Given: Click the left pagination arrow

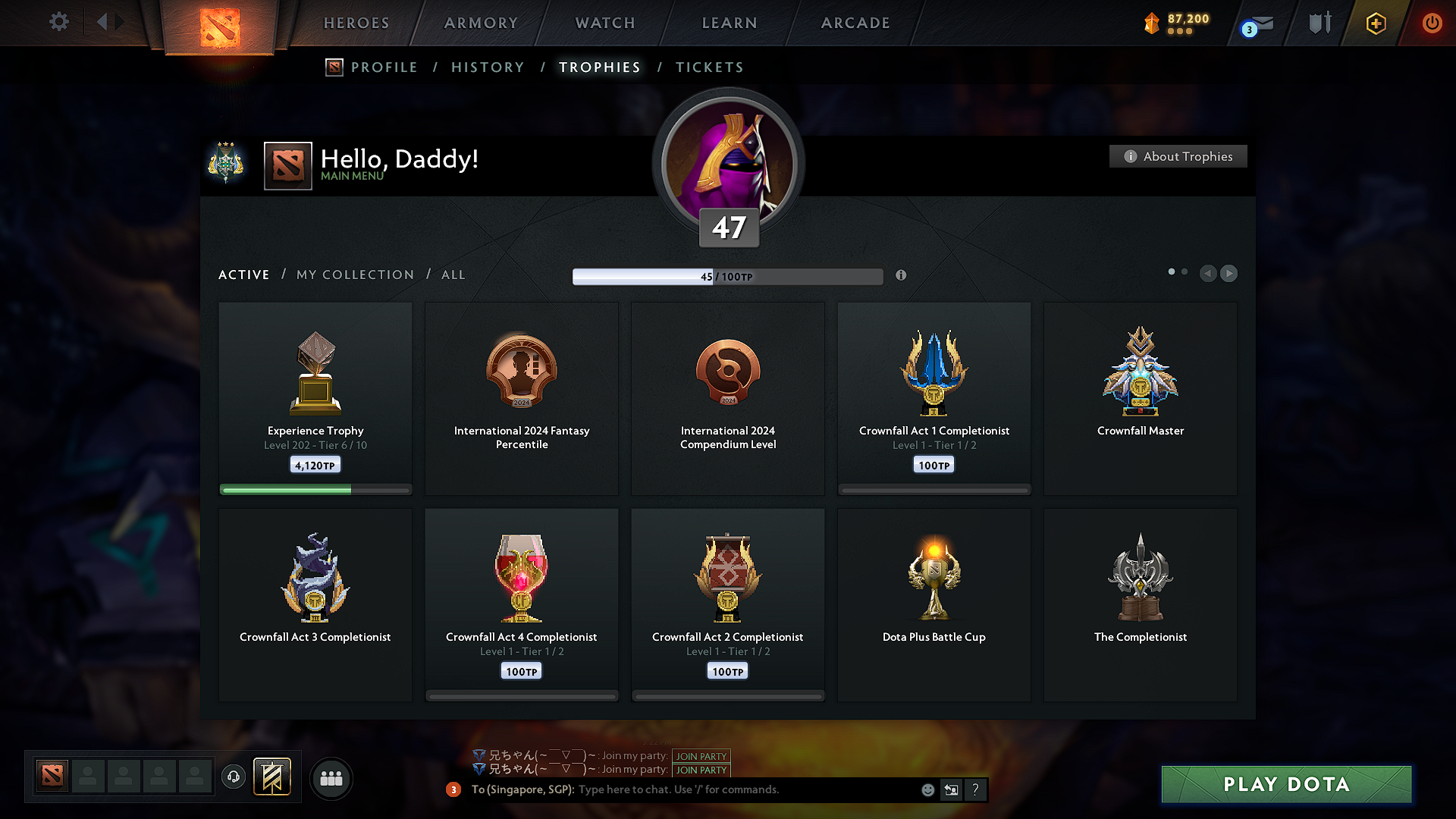Looking at the screenshot, I should (x=1208, y=274).
